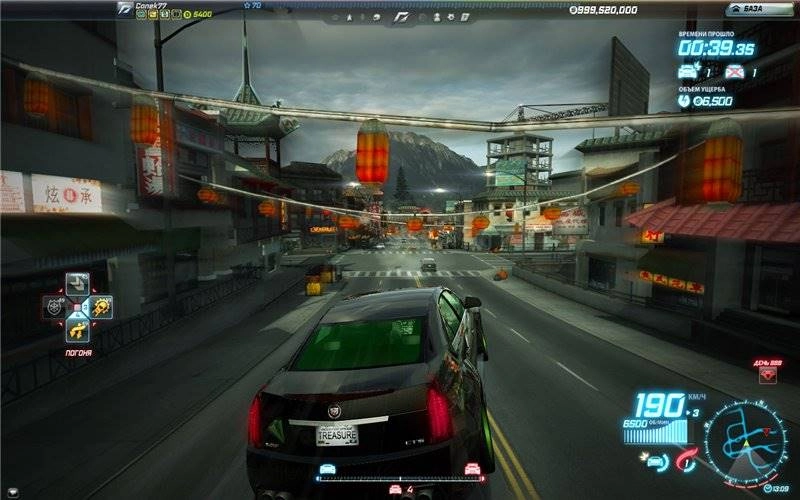Click the red gem icon above minimap
The width and height of the screenshot is (800, 500).
[767, 376]
